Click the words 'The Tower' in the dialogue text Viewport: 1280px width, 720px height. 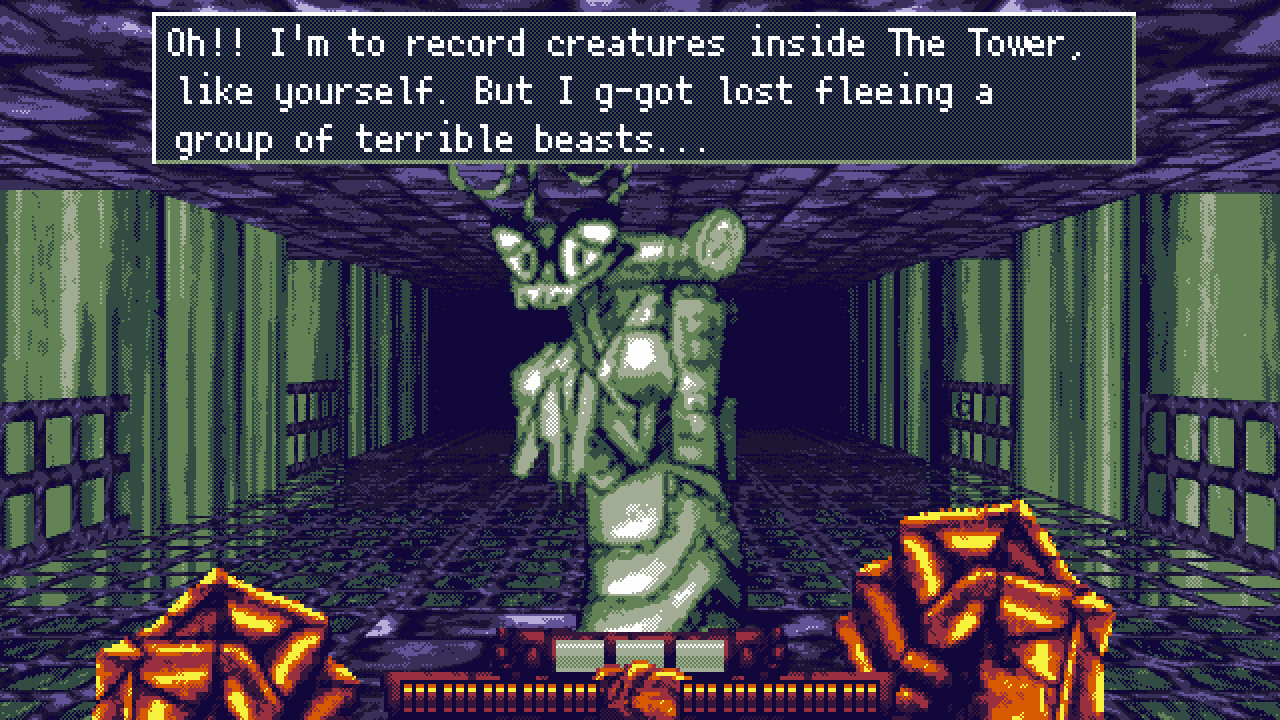click(985, 42)
